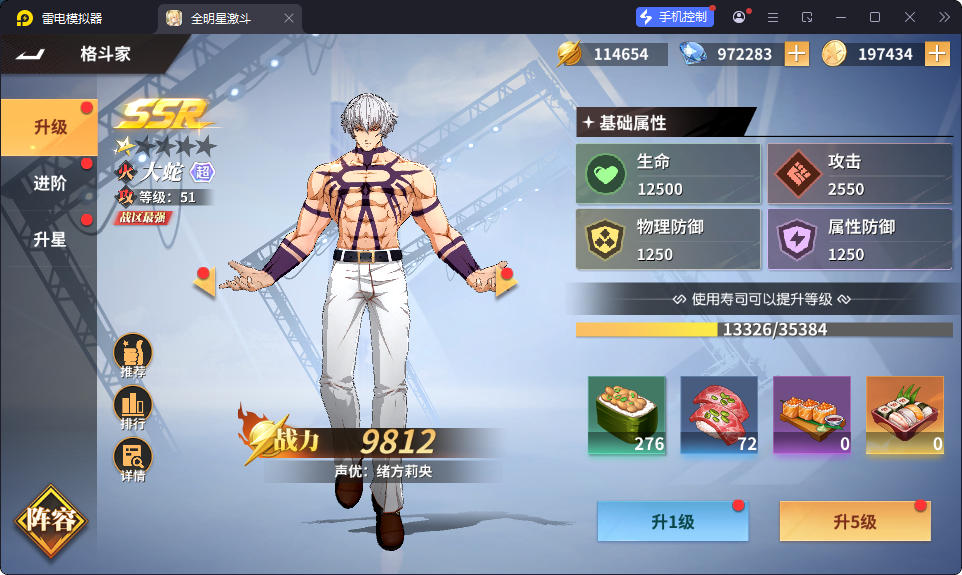This screenshot has height=575, width=962.
Task: Close the emulator window
Action: [909, 17]
